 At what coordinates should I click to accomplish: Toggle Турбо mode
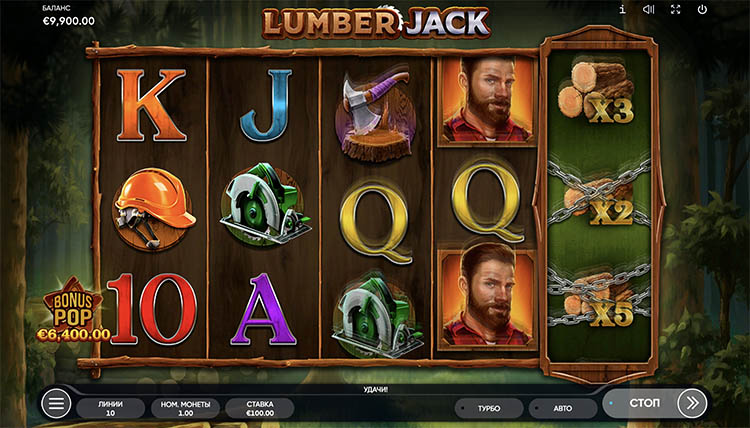pos(489,408)
